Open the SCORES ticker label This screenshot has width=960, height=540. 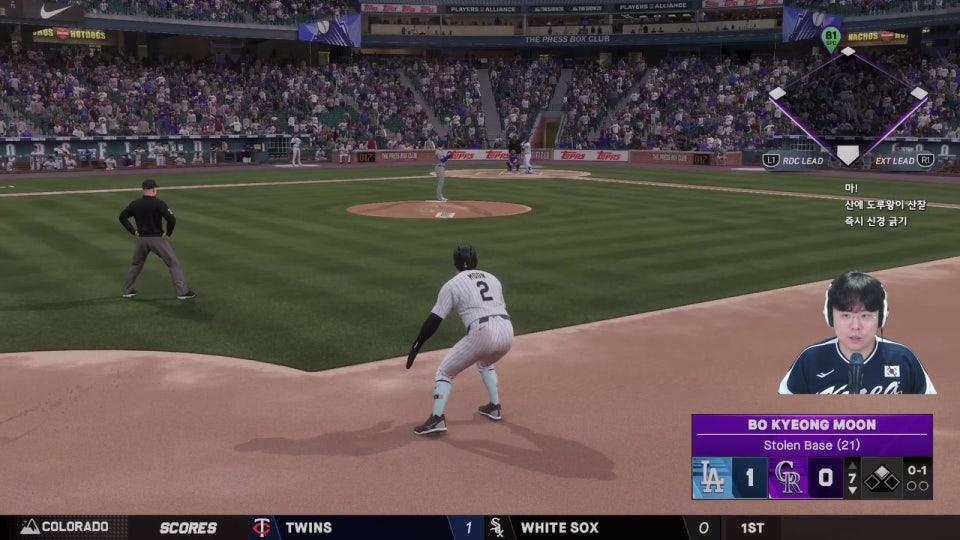coord(188,527)
